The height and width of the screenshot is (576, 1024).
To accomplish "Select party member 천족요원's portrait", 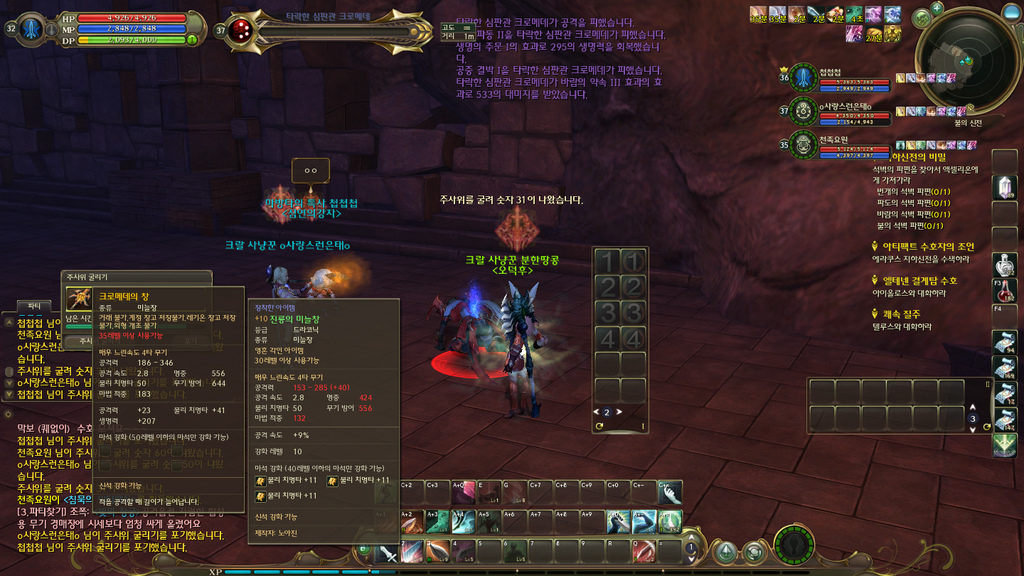I will point(802,145).
